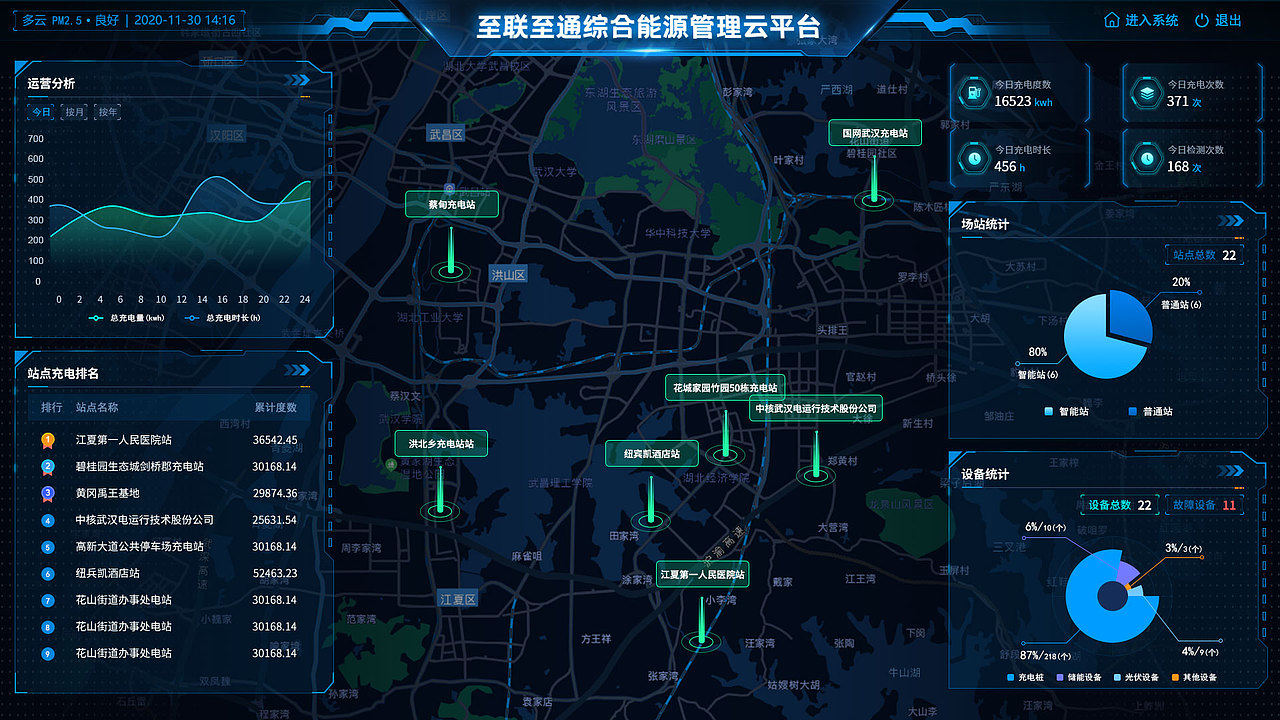1280x720 pixels.
Task: Expand the 场站统计 panel via its chevrons
Action: [x=1230, y=218]
